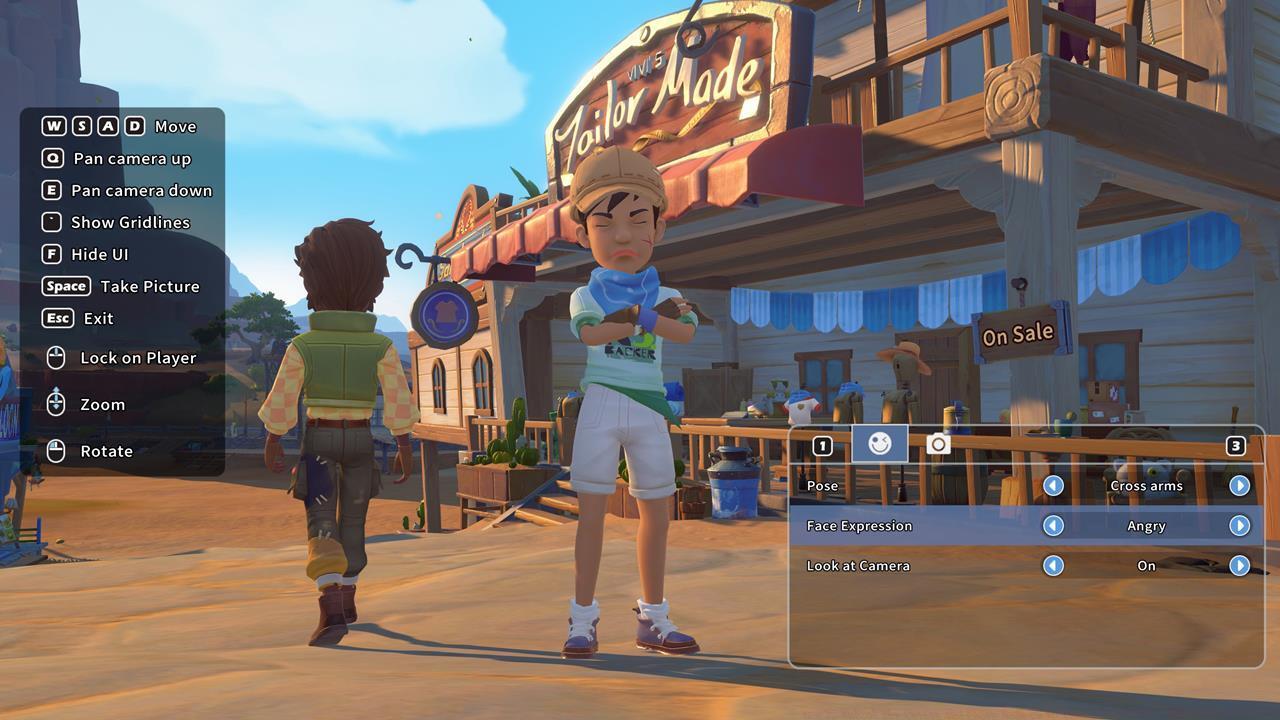Click the mouse scroll Zoom icon

click(x=58, y=404)
